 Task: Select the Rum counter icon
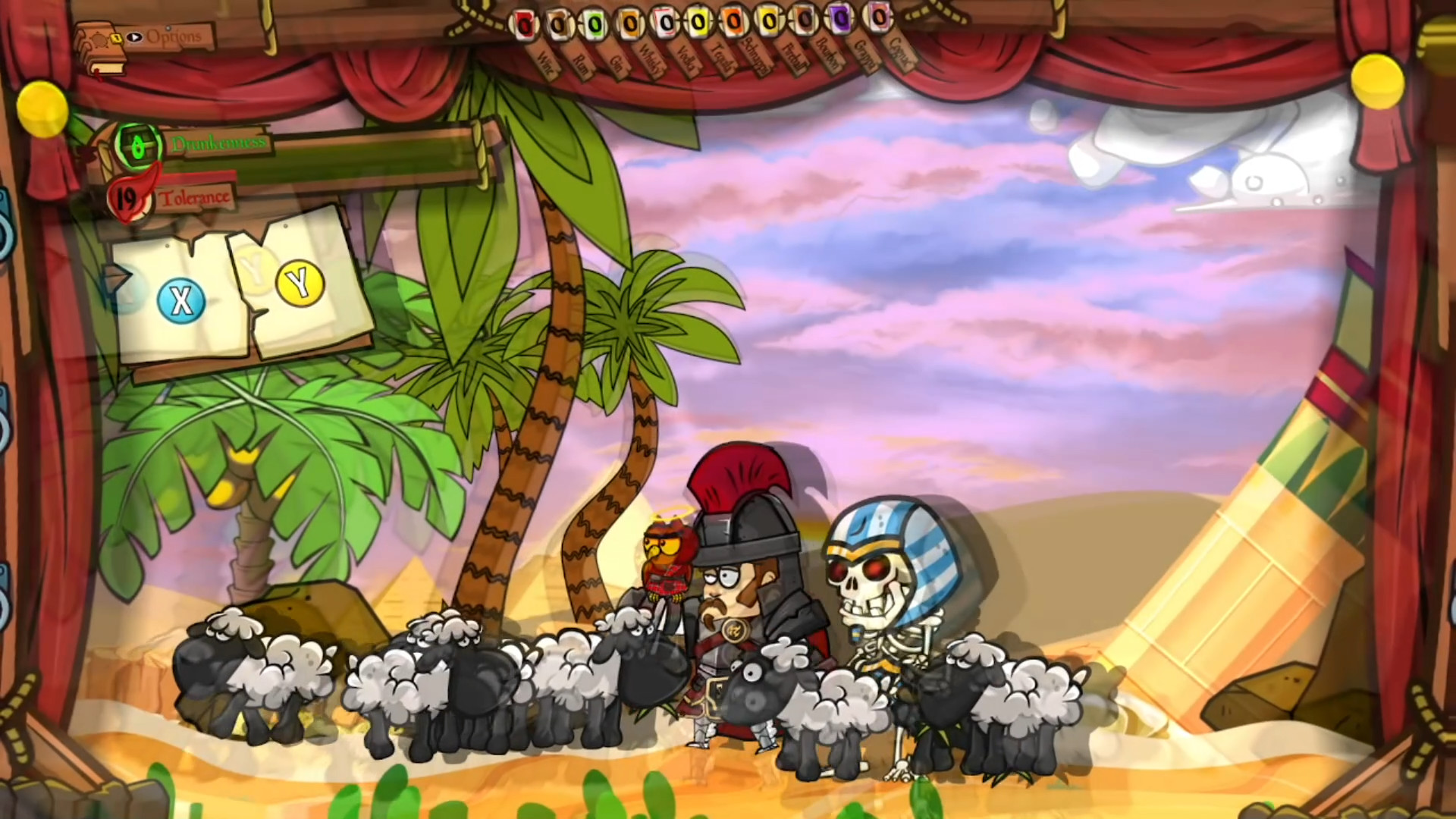pyautogui.click(x=560, y=21)
